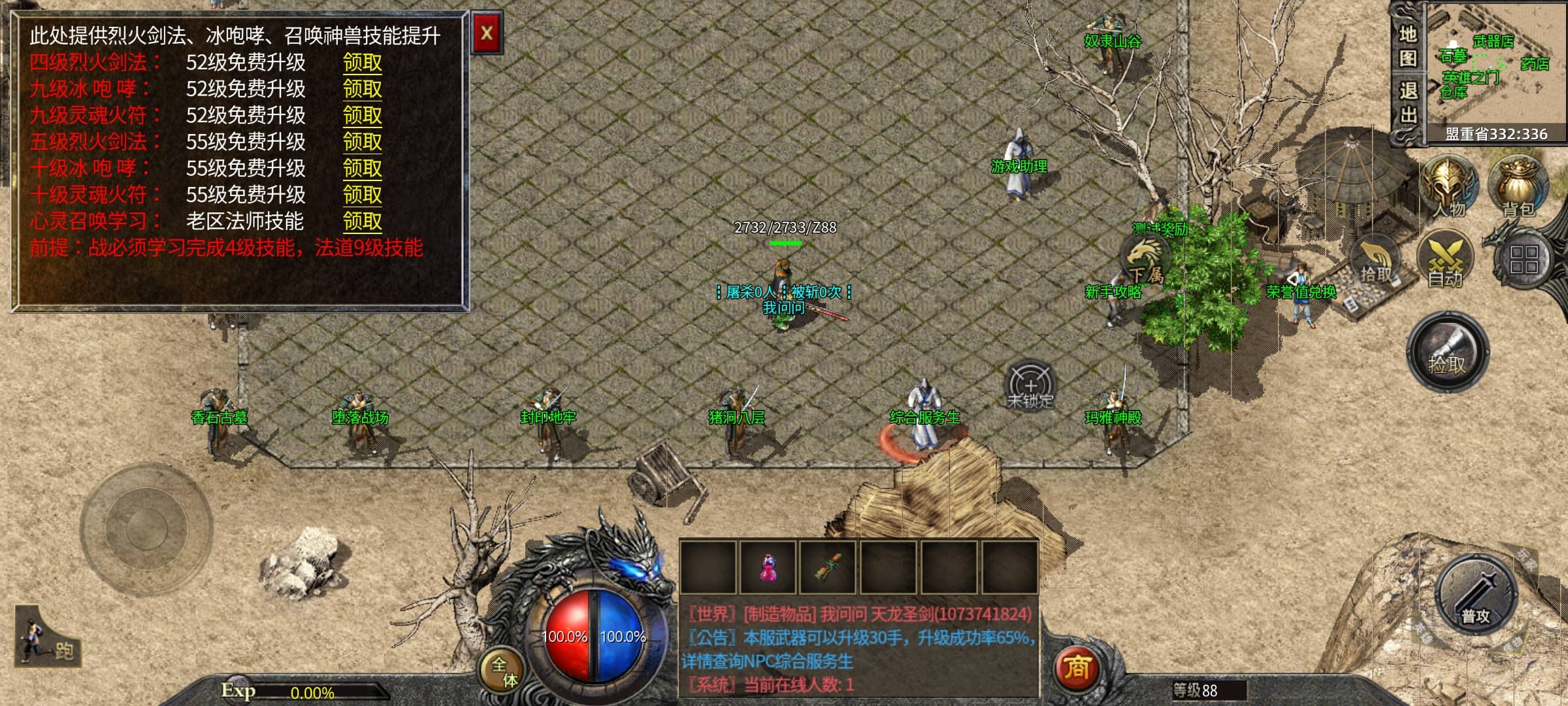This screenshot has width=1568, height=706.
Task: Claim the 五级烈火剑法 upgrade
Action: point(363,142)
